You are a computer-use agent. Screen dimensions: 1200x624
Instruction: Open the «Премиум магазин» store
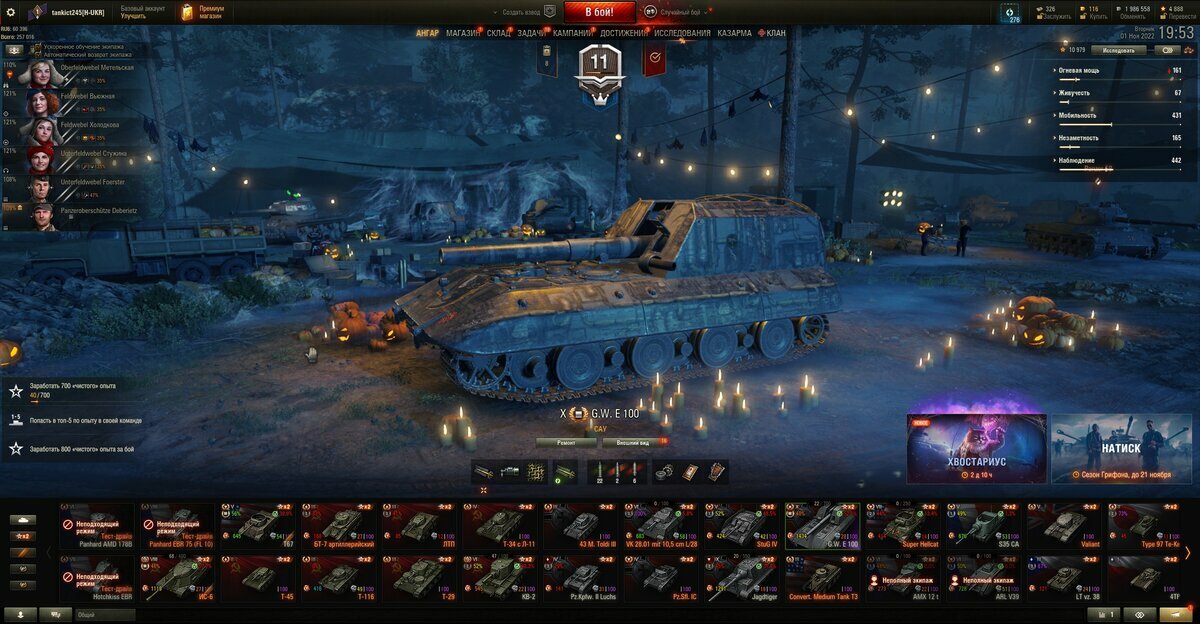[204, 12]
